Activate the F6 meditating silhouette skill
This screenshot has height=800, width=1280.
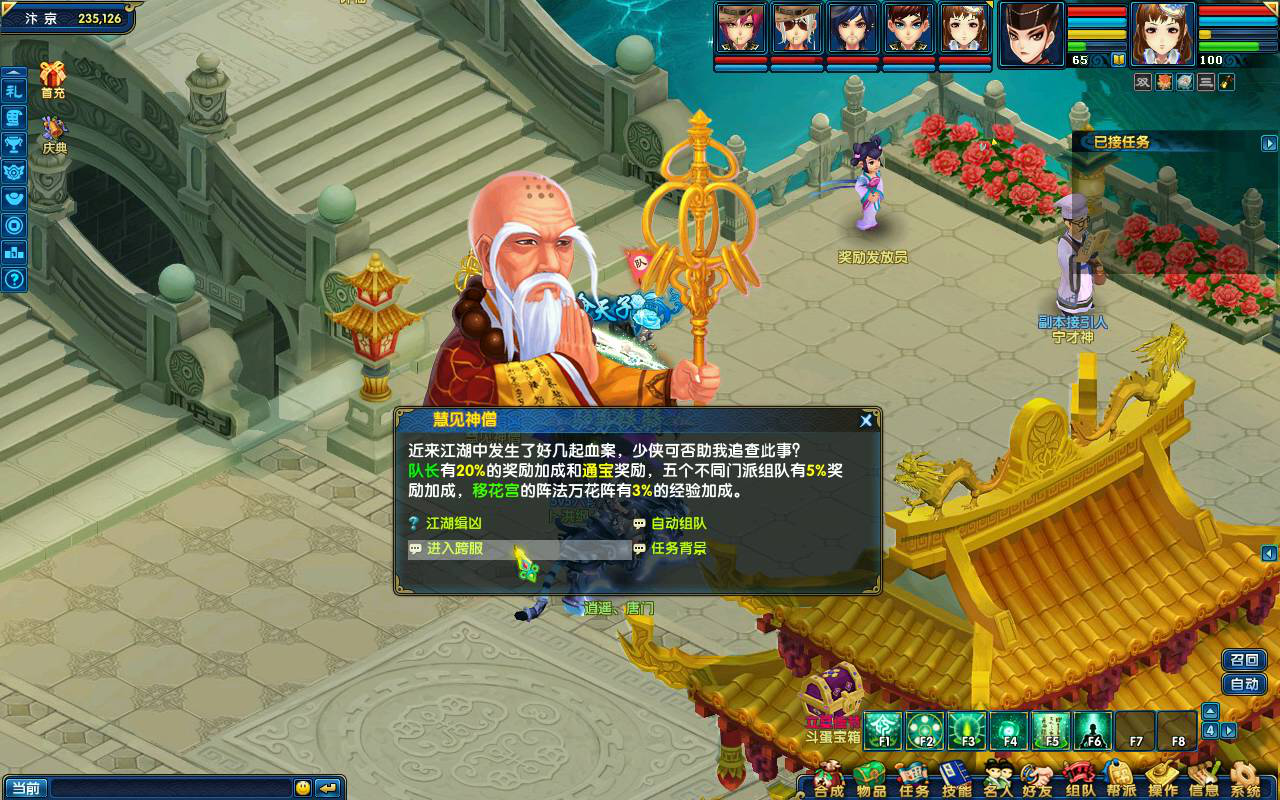[1093, 731]
